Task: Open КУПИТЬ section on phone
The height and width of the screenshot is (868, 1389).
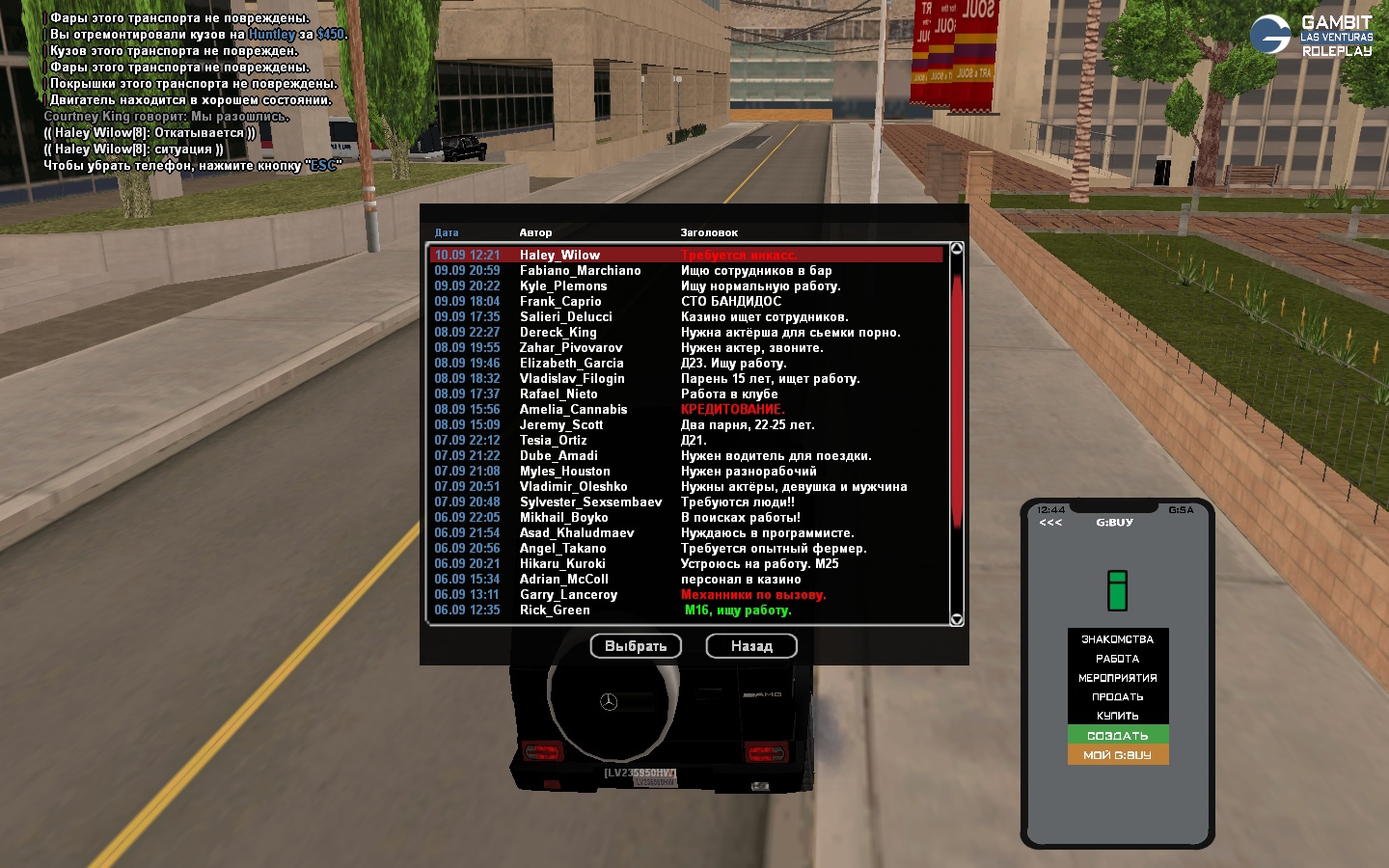Action: 1117,716
